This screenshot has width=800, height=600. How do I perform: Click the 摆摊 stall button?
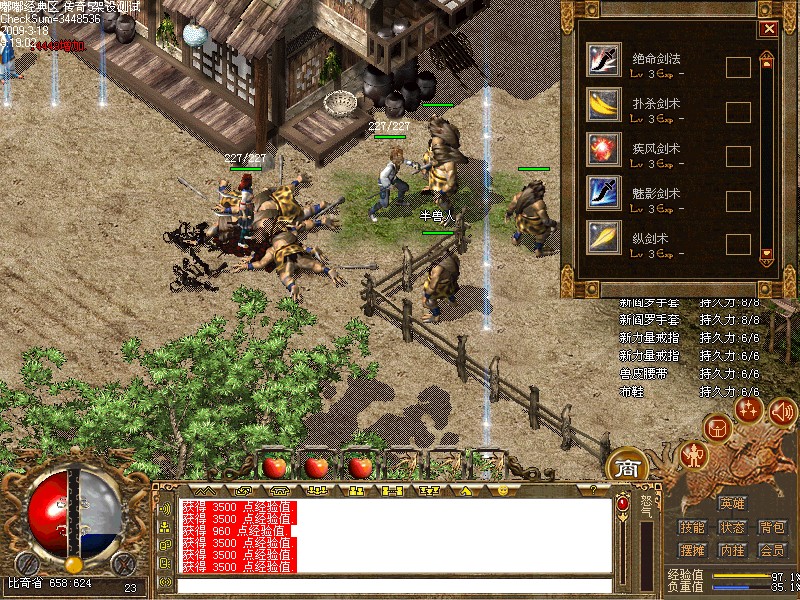tap(692, 550)
